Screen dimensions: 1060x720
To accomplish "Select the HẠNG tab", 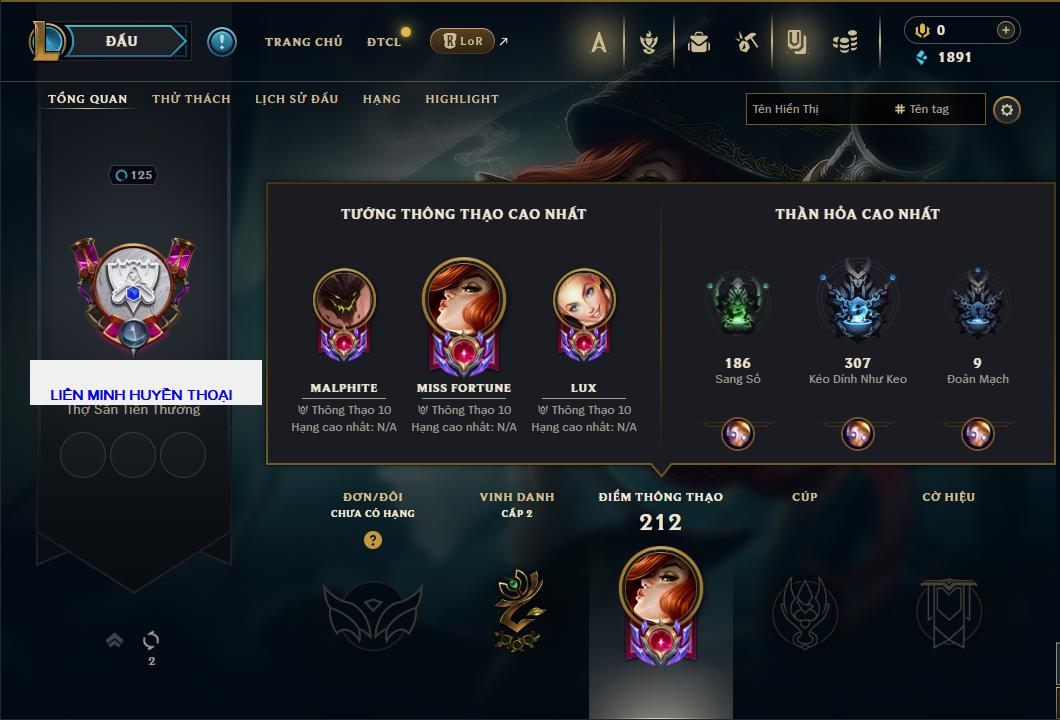I will click(381, 99).
